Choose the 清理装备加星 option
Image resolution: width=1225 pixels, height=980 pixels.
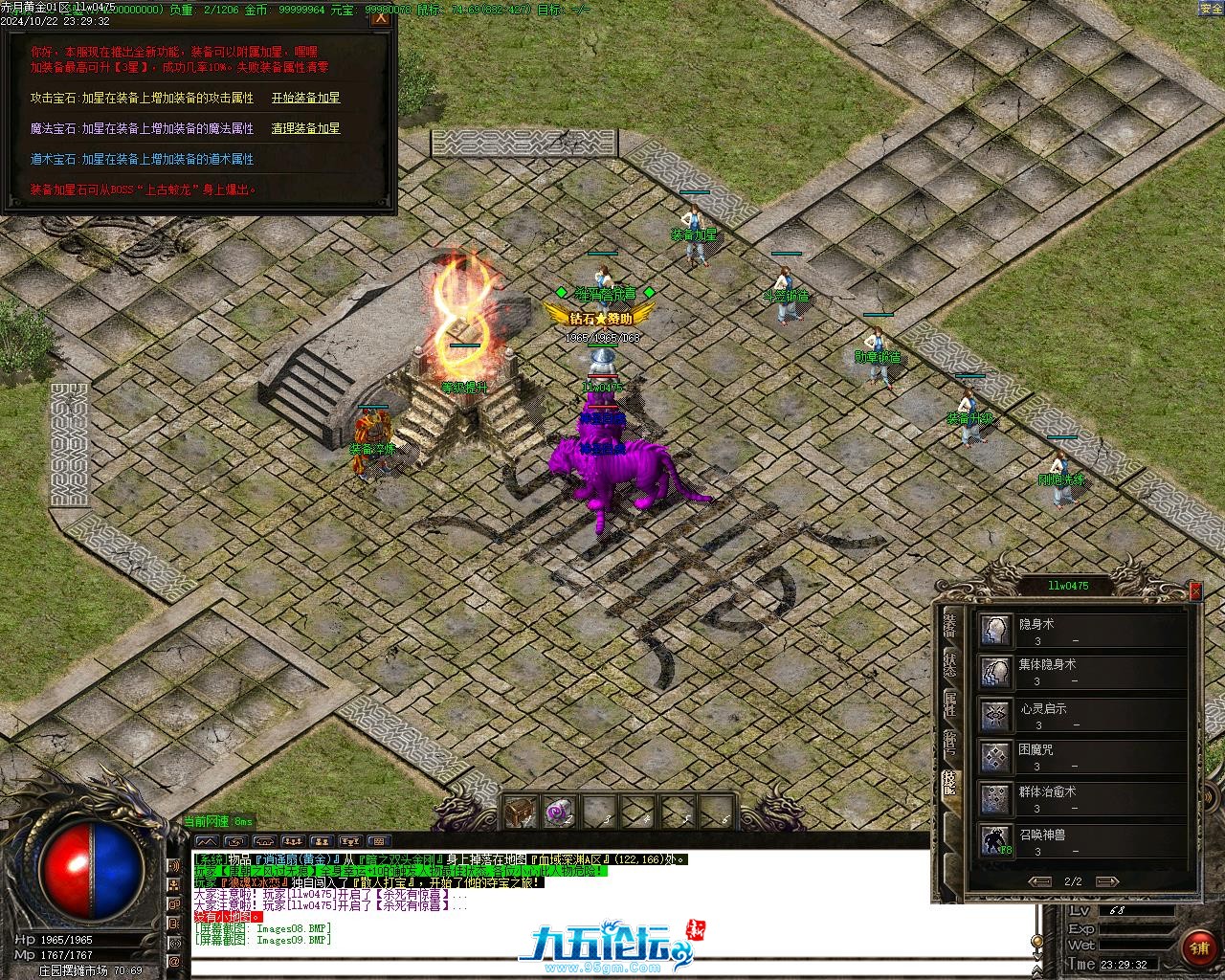click(x=305, y=128)
